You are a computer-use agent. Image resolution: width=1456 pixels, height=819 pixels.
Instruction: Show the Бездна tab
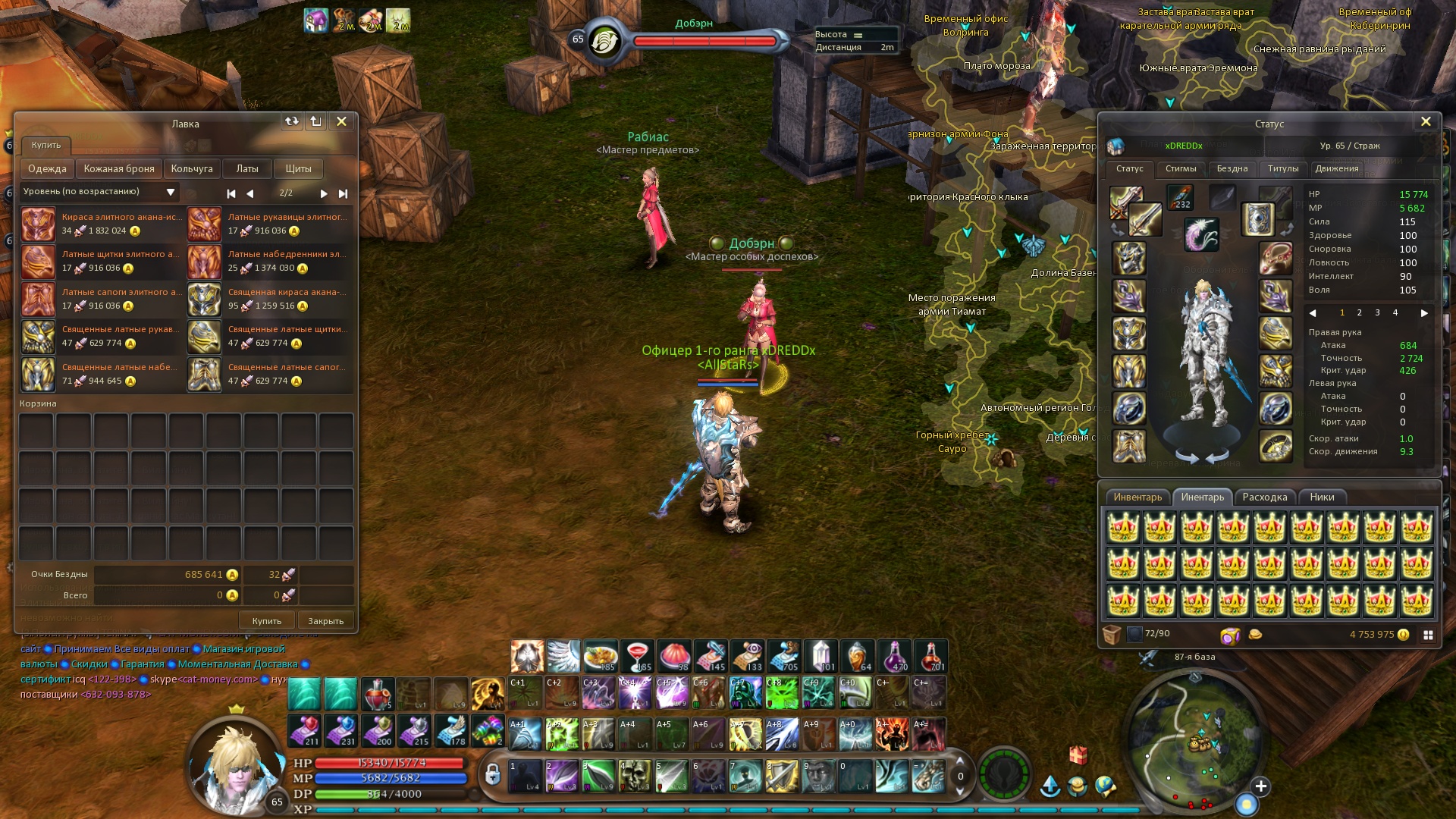(x=1232, y=168)
